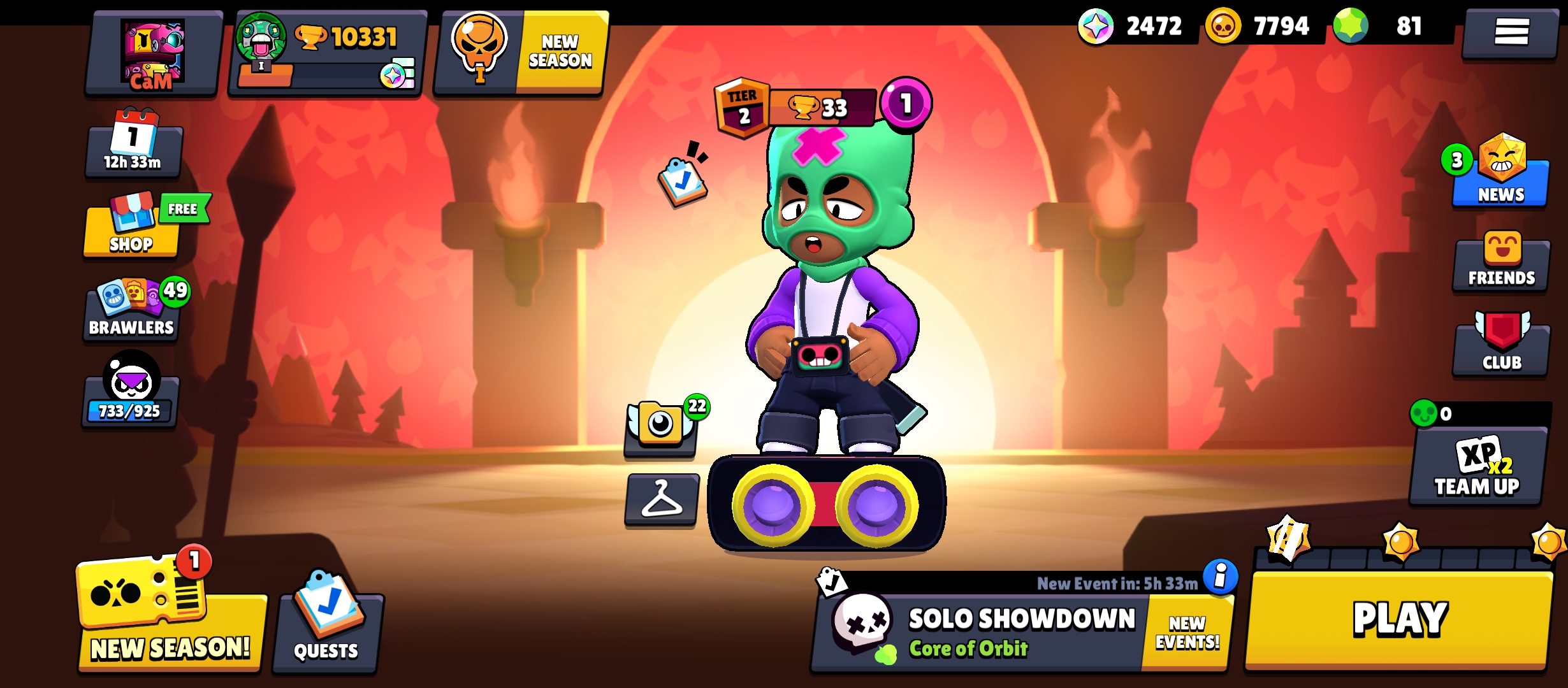Show event info with blue info icon
Image resolution: width=1568 pixels, height=688 pixels.
pos(1220,577)
